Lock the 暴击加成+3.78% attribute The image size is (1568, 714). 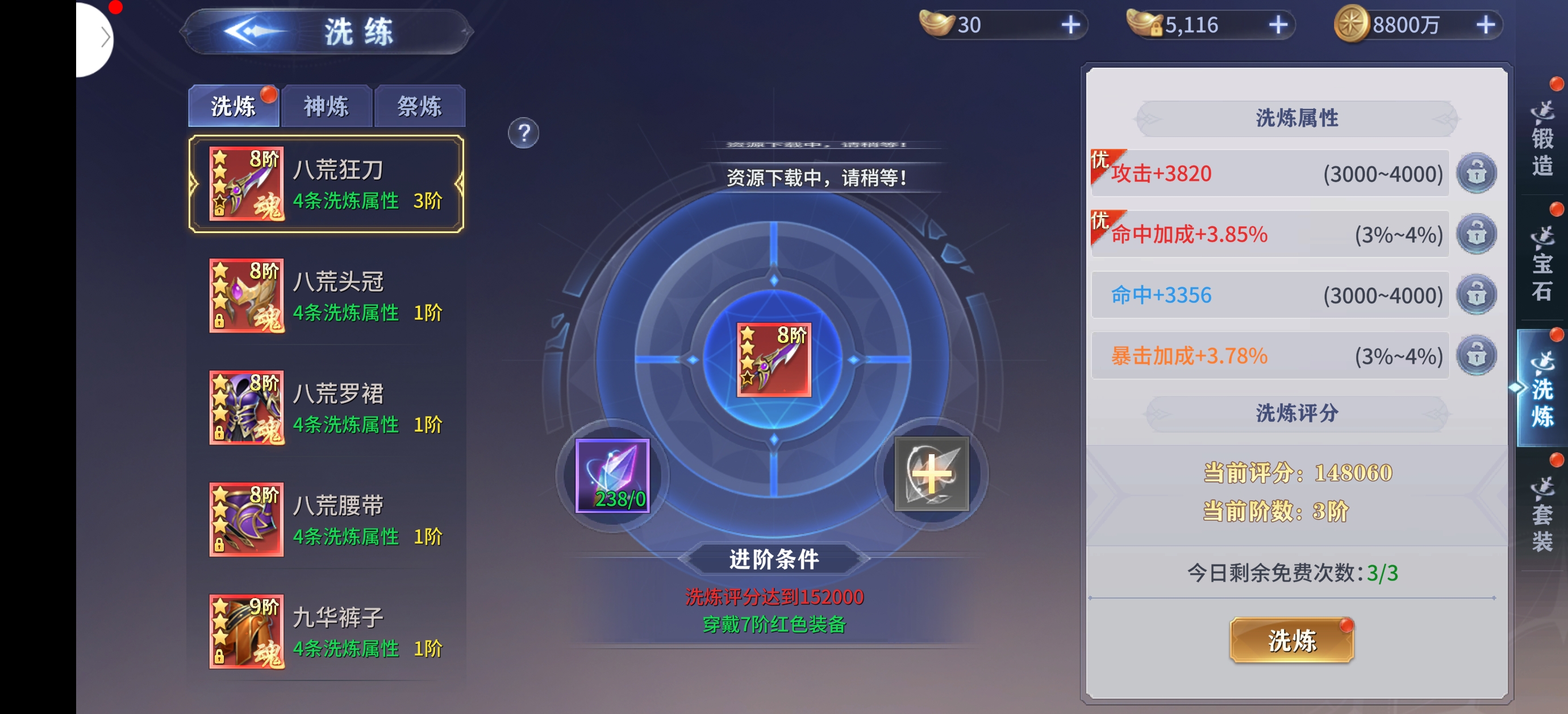1476,356
